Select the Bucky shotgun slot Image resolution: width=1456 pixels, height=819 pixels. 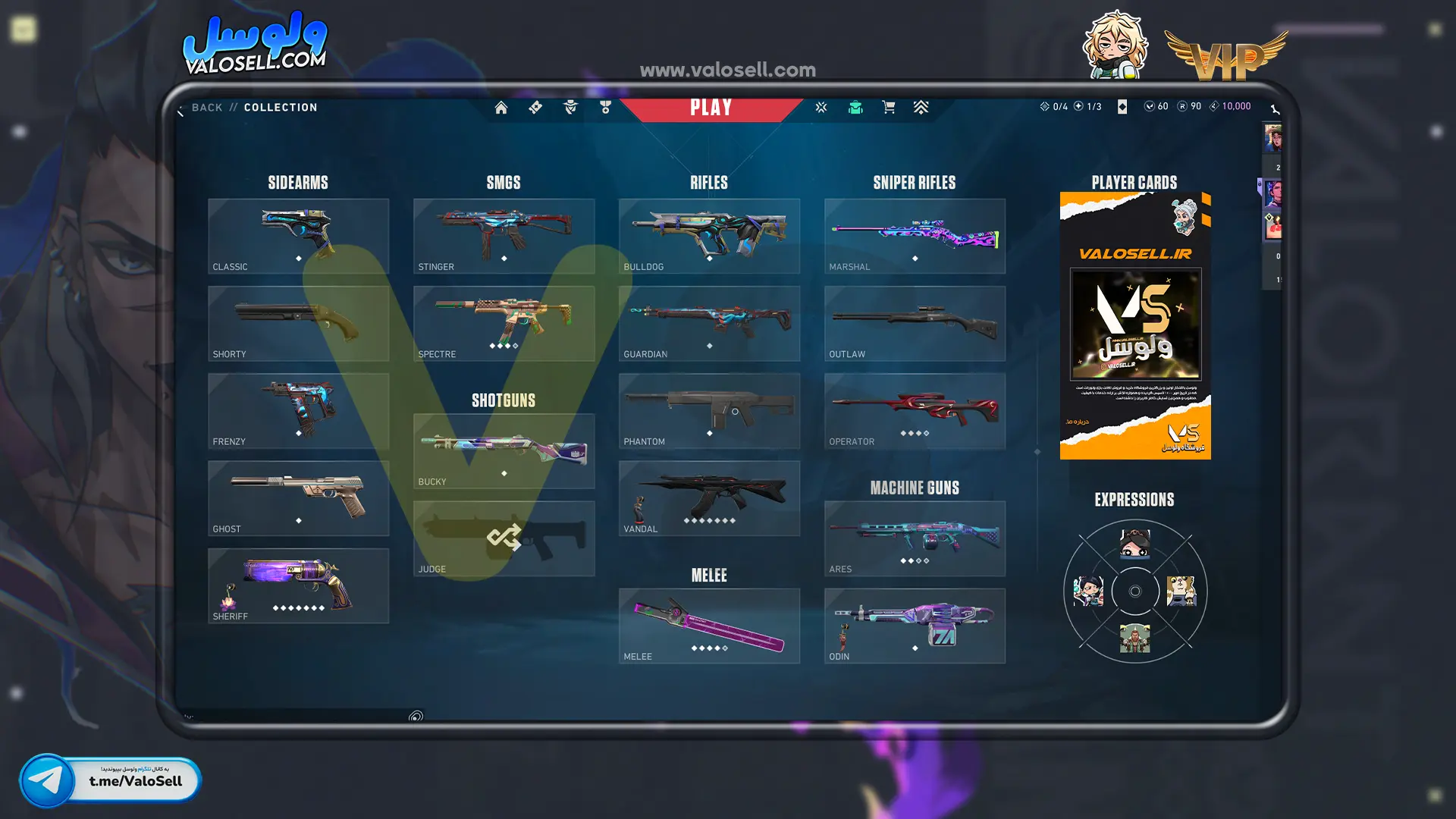point(504,451)
